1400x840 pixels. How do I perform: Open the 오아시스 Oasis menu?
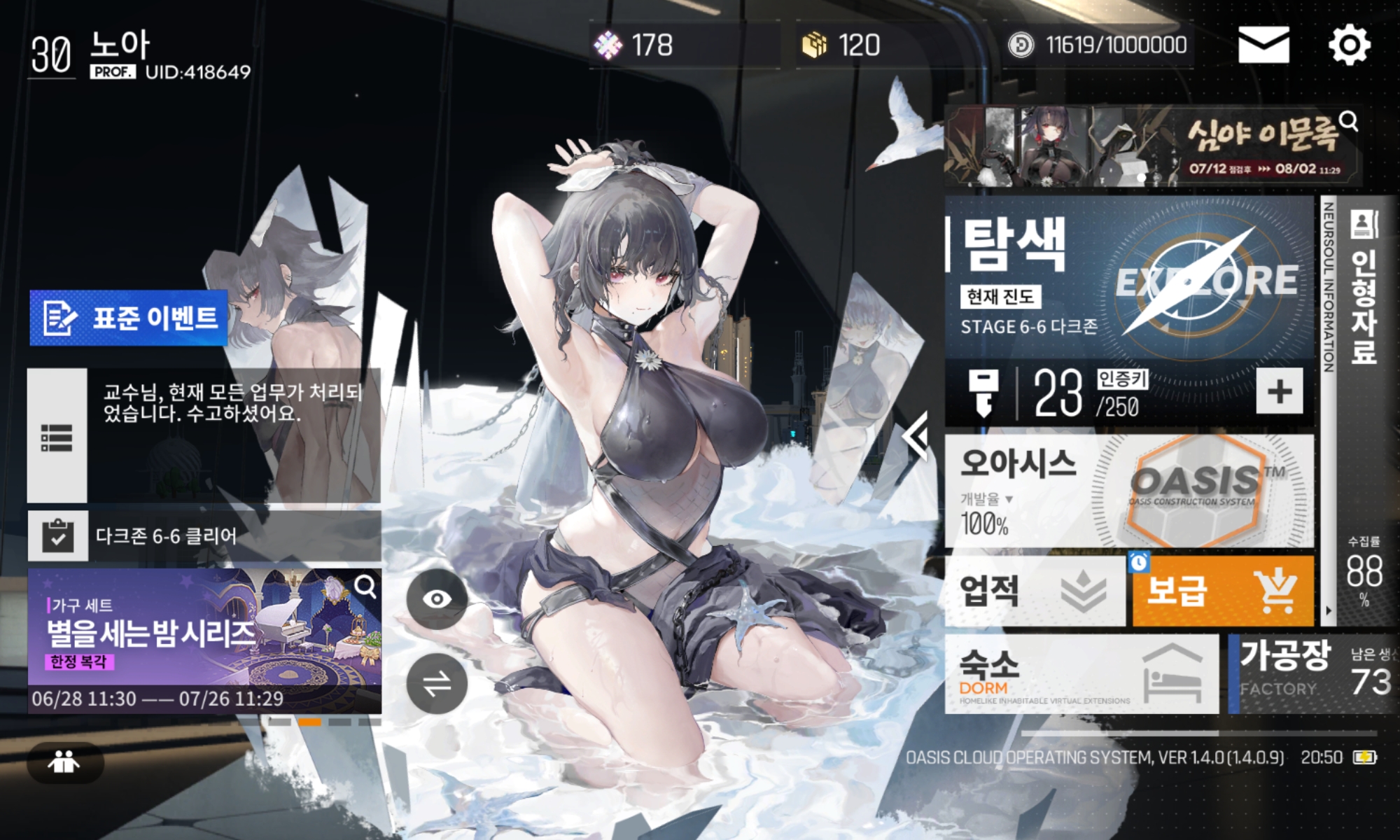1128,491
